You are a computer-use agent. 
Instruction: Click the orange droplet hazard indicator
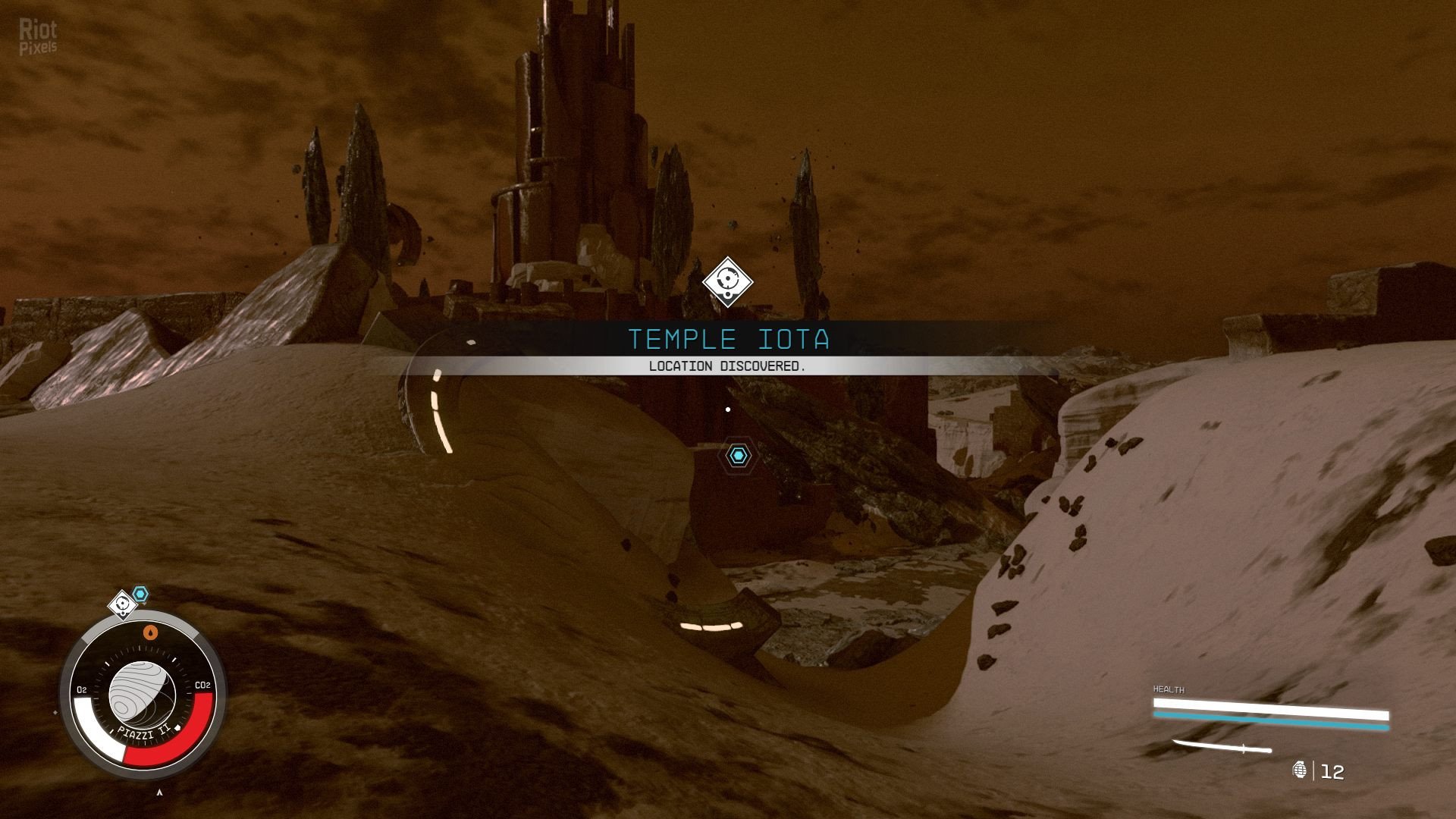(151, 632)
